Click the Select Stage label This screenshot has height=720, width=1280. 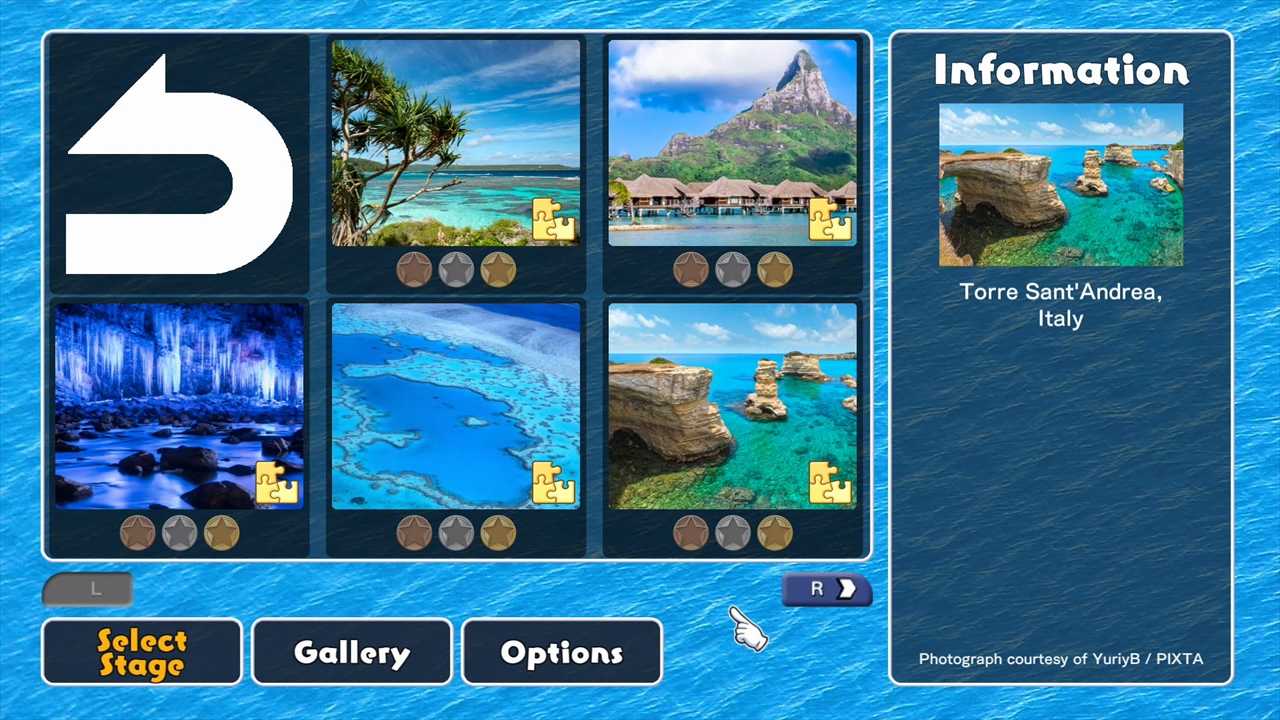click(141, 652)
